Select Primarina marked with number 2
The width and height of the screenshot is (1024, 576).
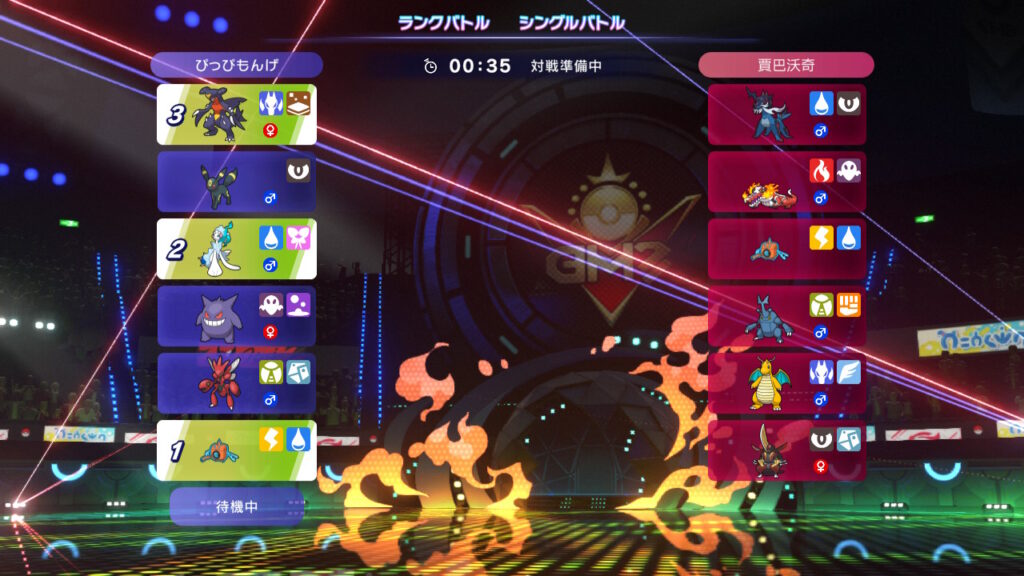(x=237, y=249)
